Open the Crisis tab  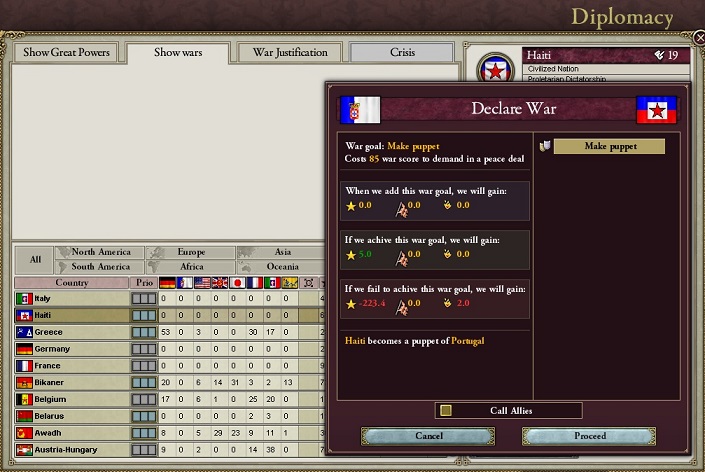[400, 52]
